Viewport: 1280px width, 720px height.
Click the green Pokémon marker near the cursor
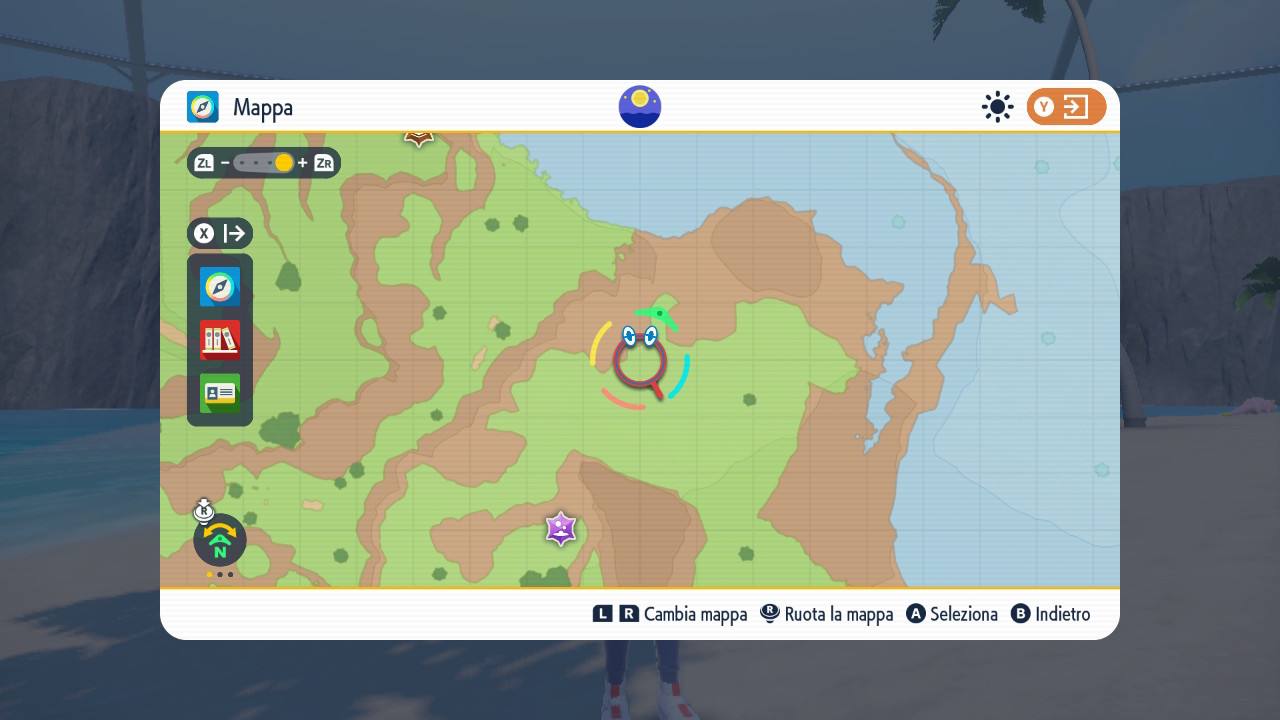click(662, 314)
